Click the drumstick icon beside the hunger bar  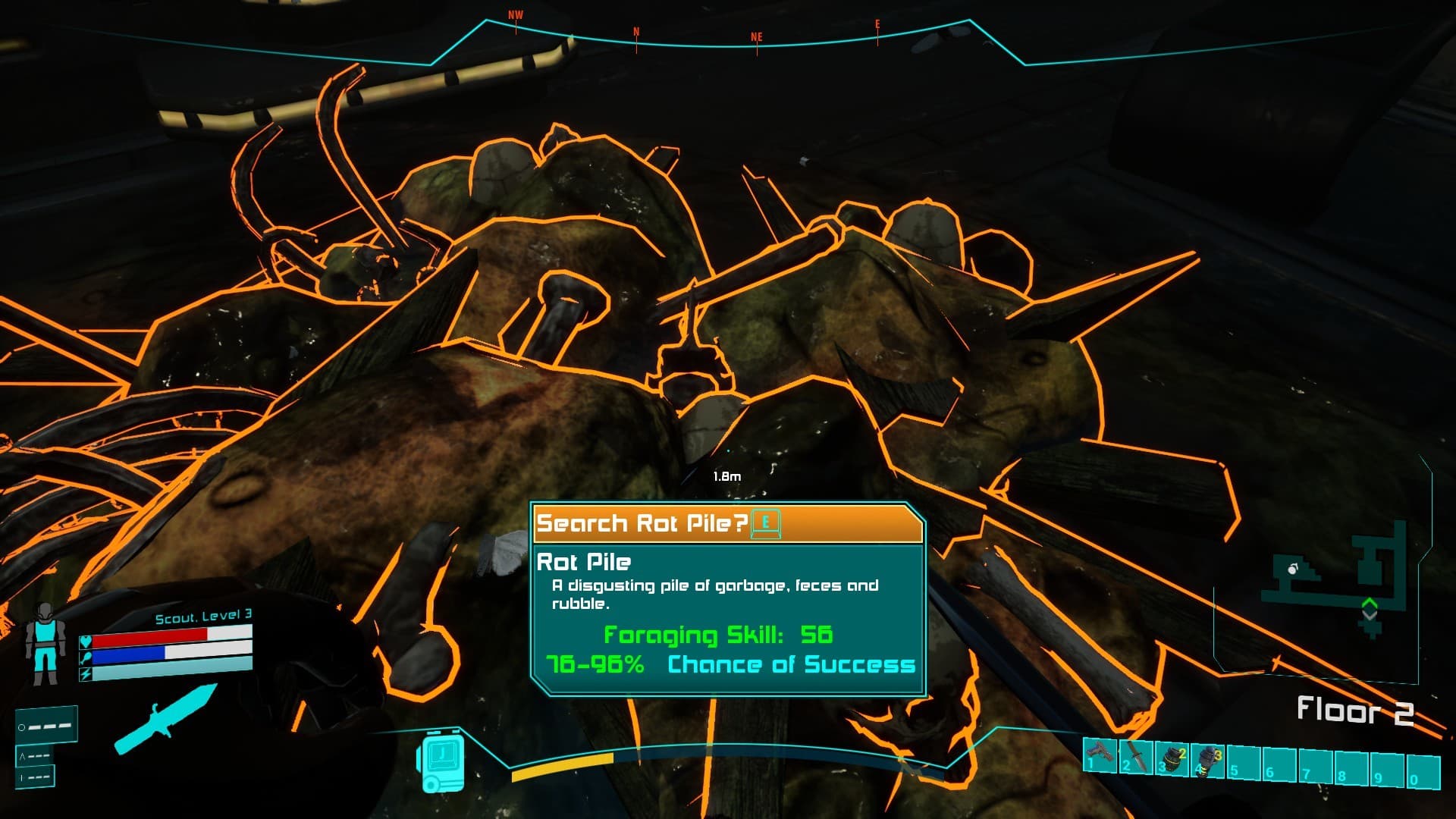coord(86,657)
